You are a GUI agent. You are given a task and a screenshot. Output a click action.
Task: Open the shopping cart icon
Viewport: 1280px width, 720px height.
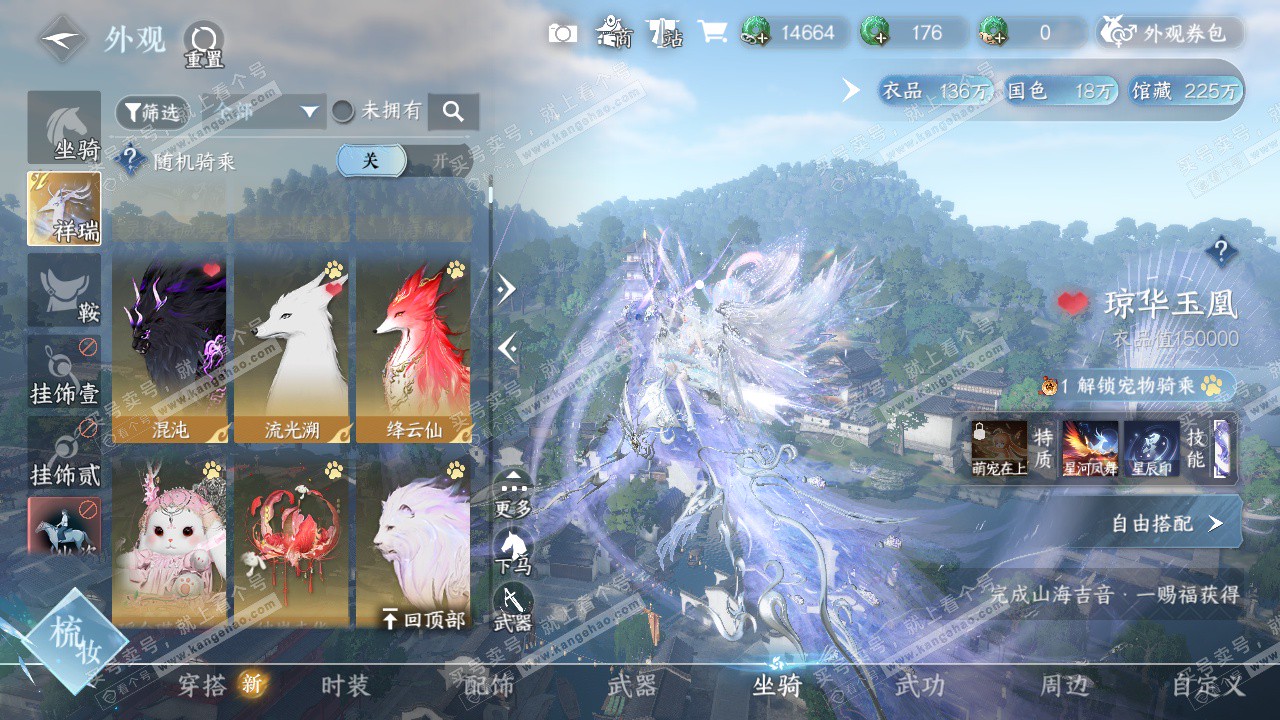(x=712, y=33)
